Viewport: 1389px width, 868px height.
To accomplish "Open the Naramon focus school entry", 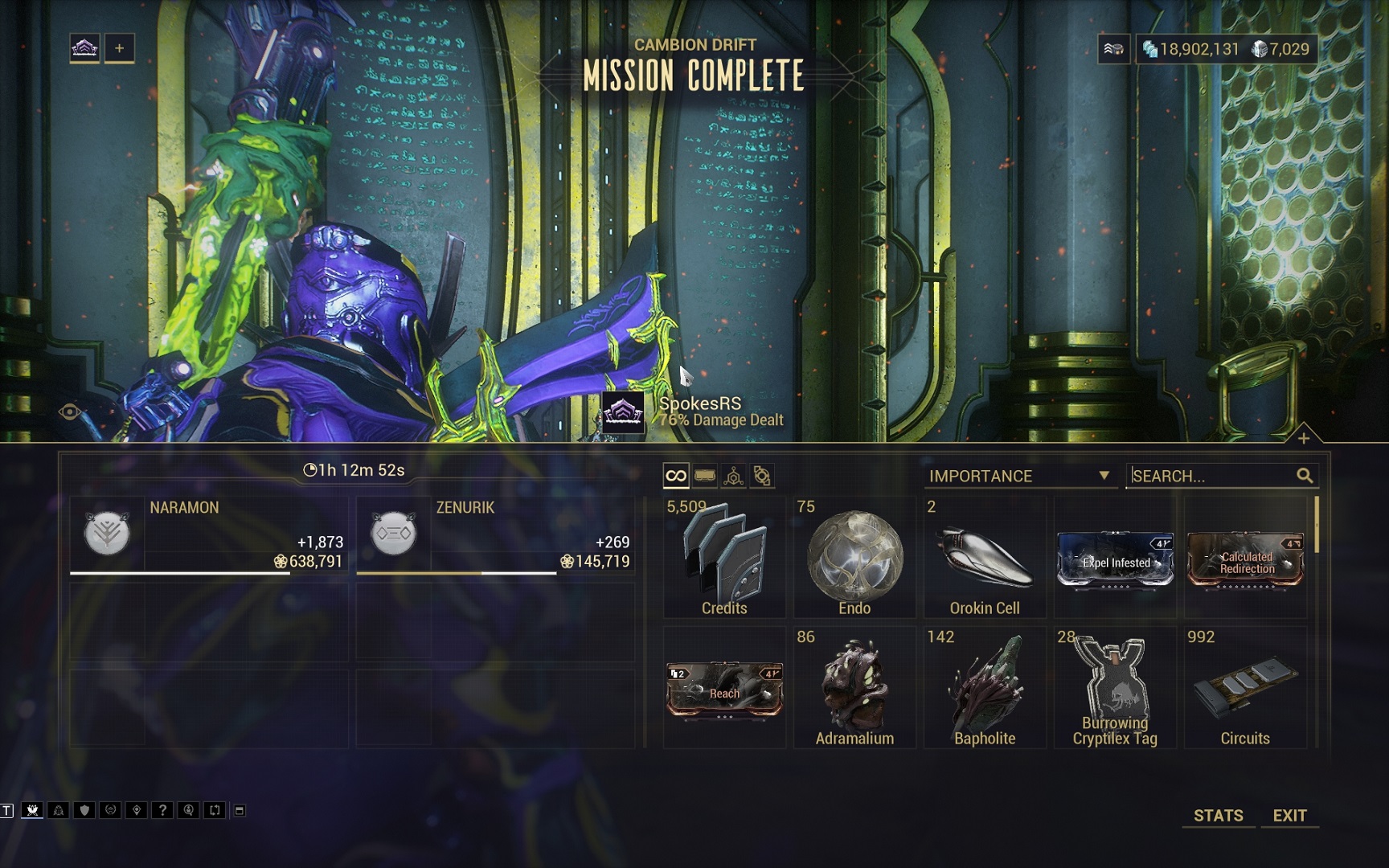I will [209, 536].
